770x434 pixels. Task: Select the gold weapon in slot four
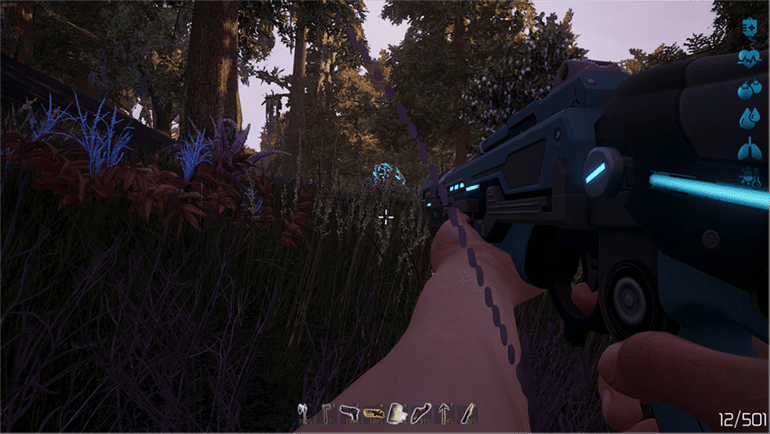point(374,410)
